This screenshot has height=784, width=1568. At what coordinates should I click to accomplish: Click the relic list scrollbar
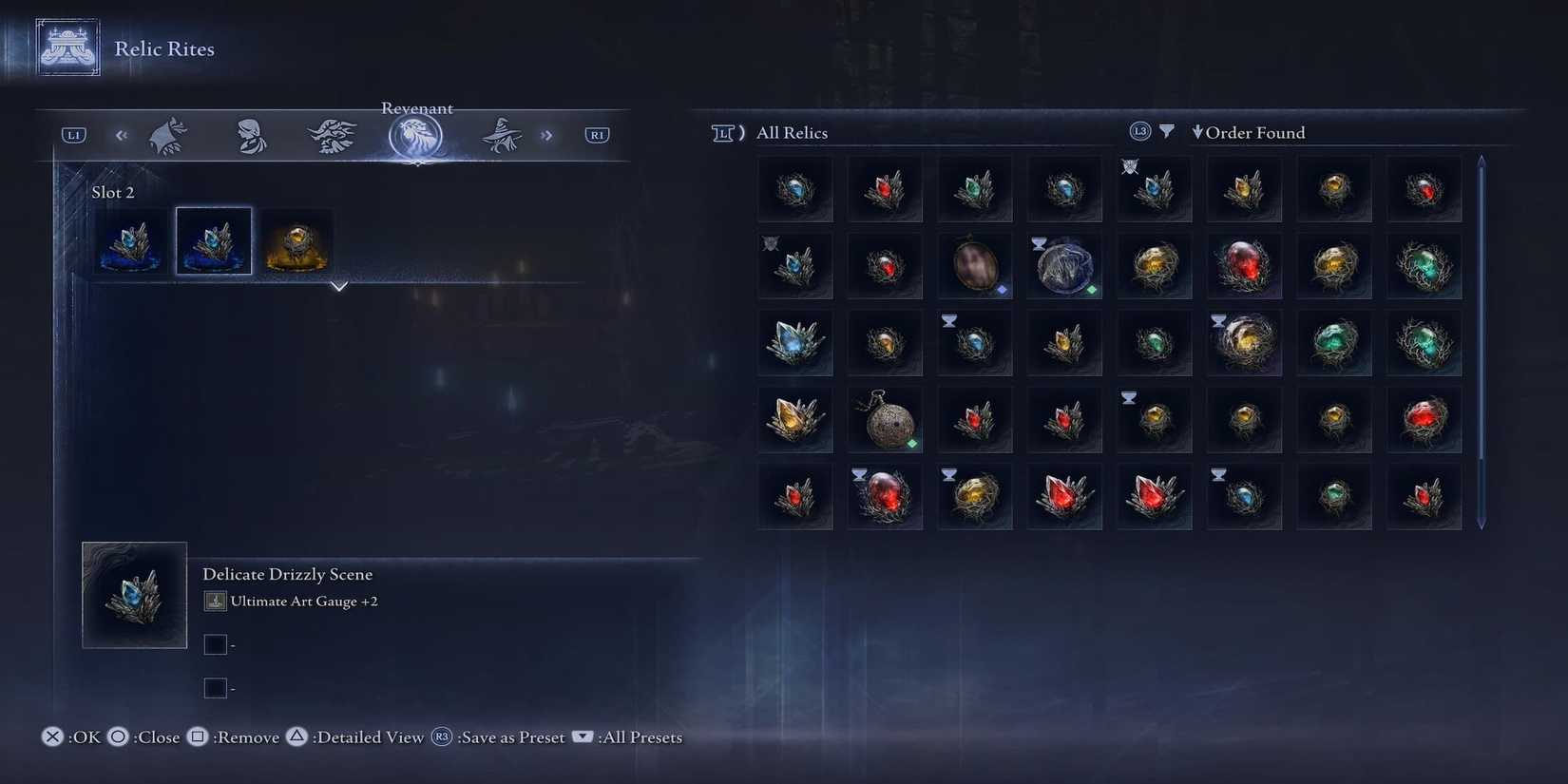1481,333
